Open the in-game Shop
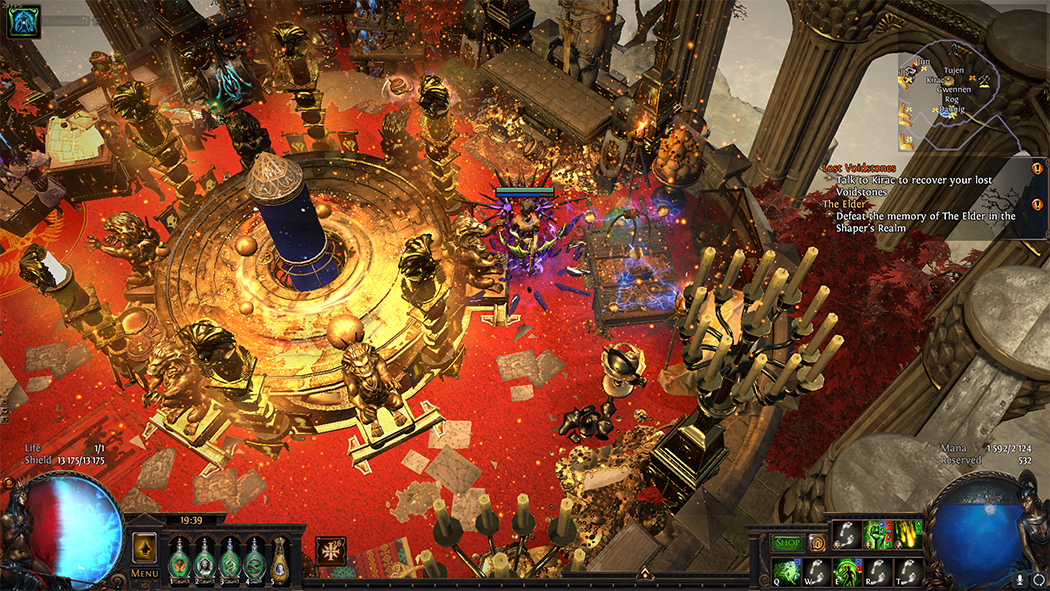The width and height of the screenshot is (1050, 591). (786, 543)
